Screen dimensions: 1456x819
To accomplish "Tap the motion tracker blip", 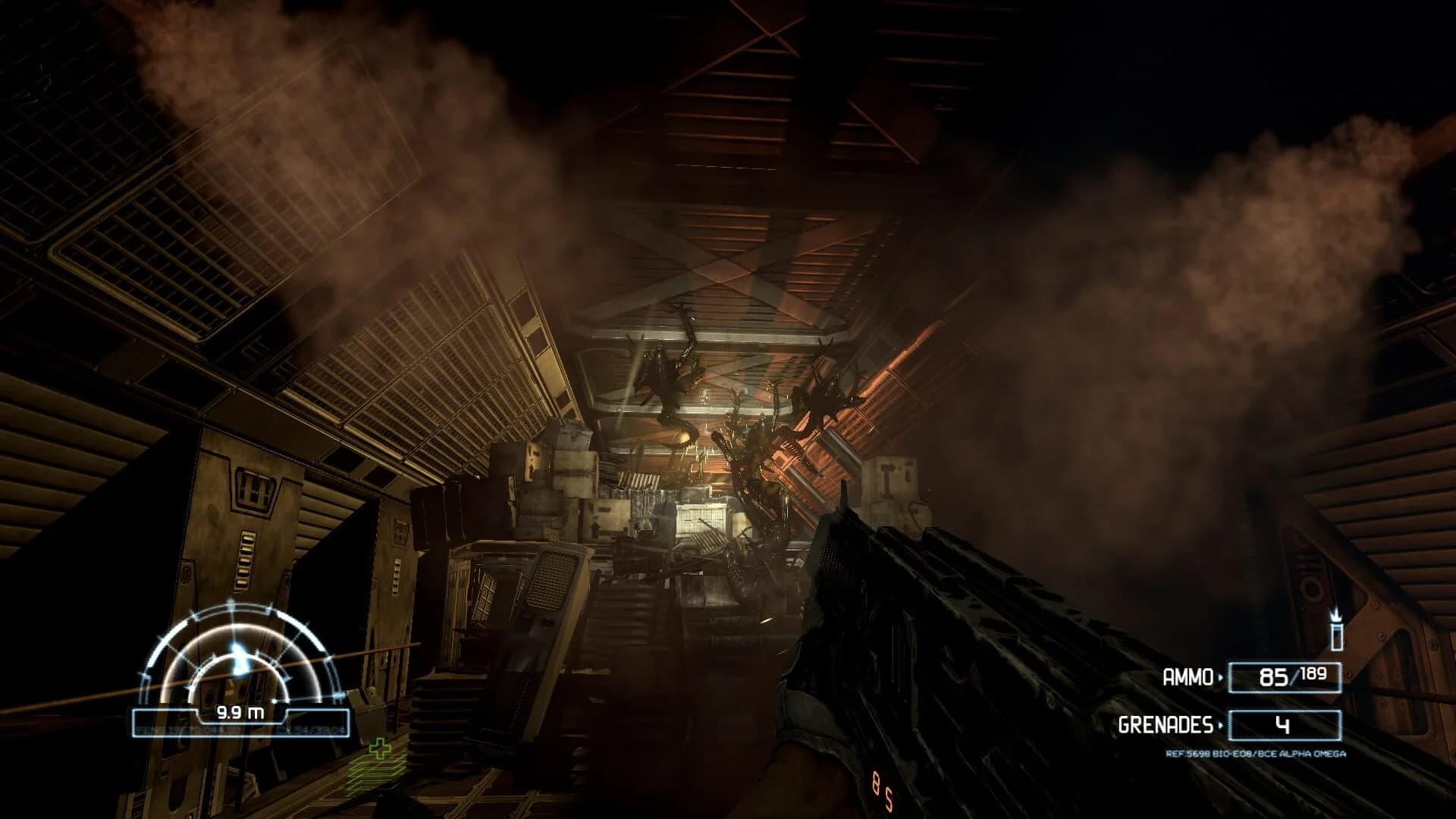I will click(x=238, y=654).
